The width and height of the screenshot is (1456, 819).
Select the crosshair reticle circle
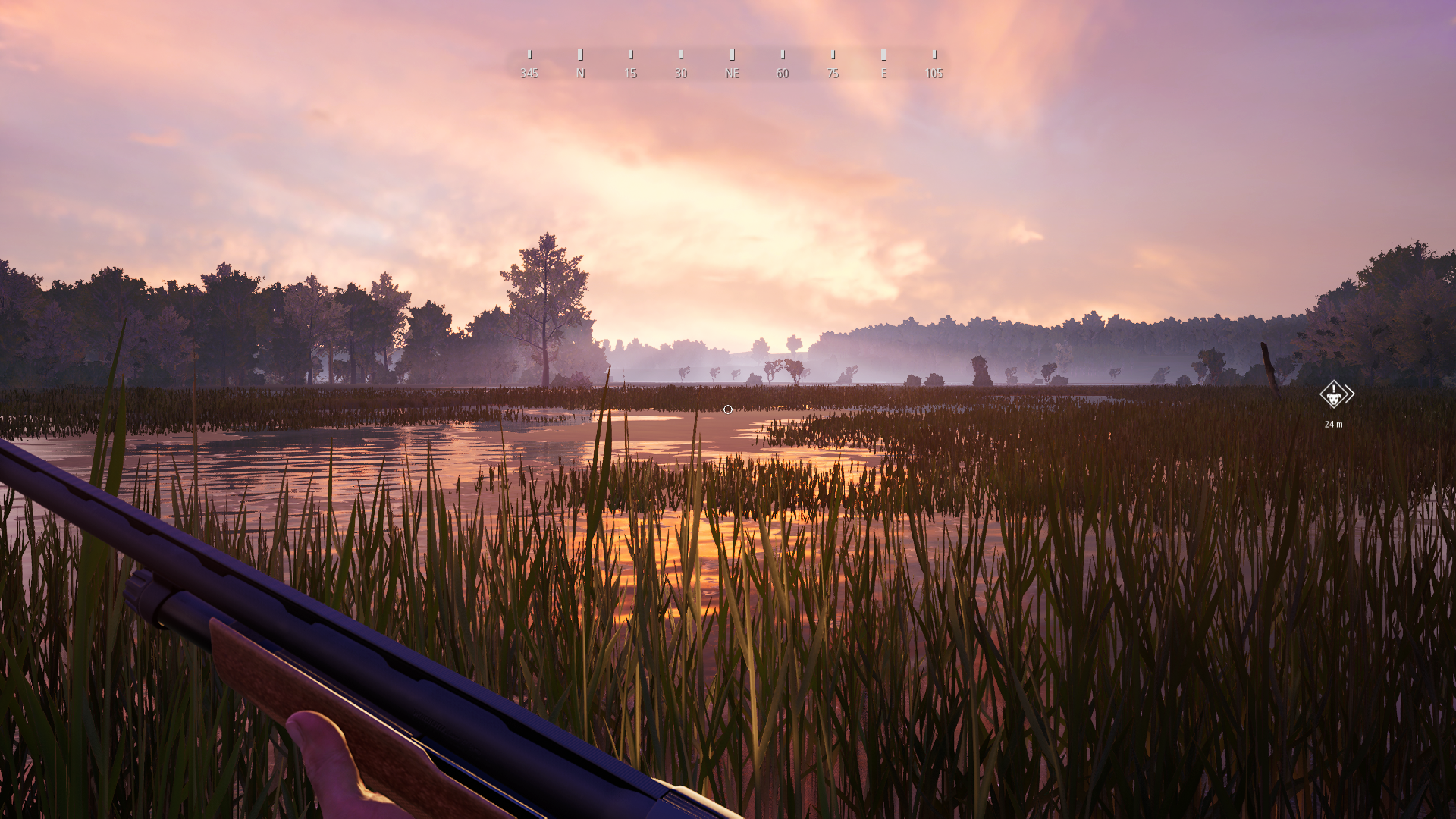point(727,409)
